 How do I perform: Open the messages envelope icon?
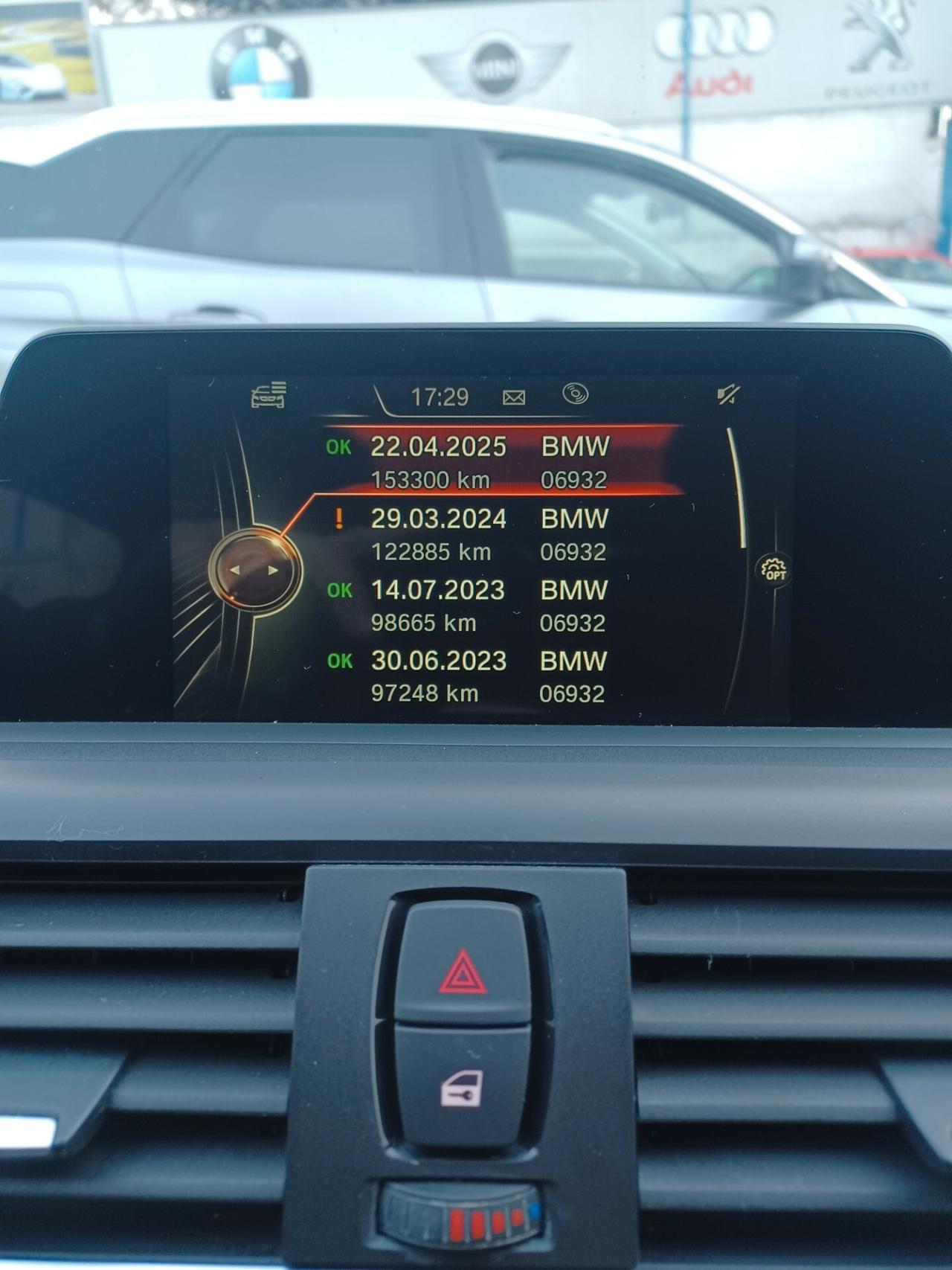[515, 396]
